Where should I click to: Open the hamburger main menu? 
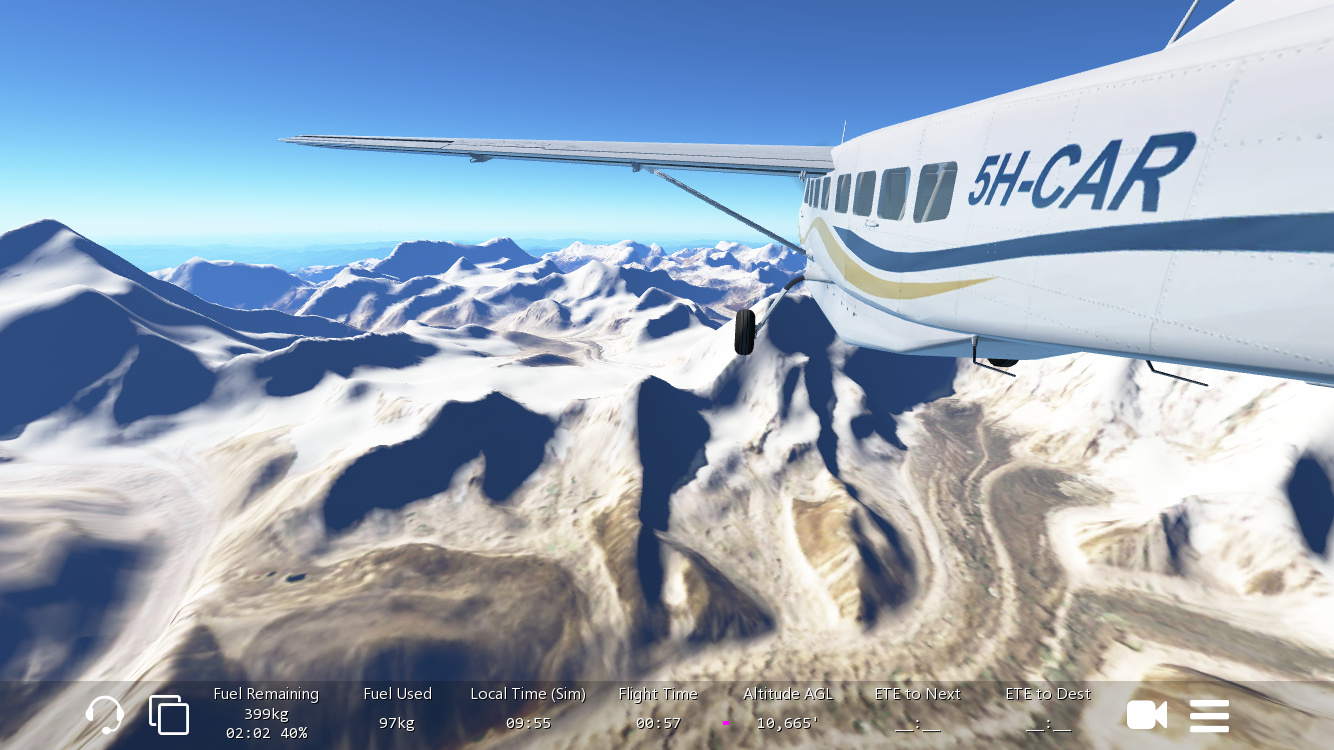[1209, 715]
